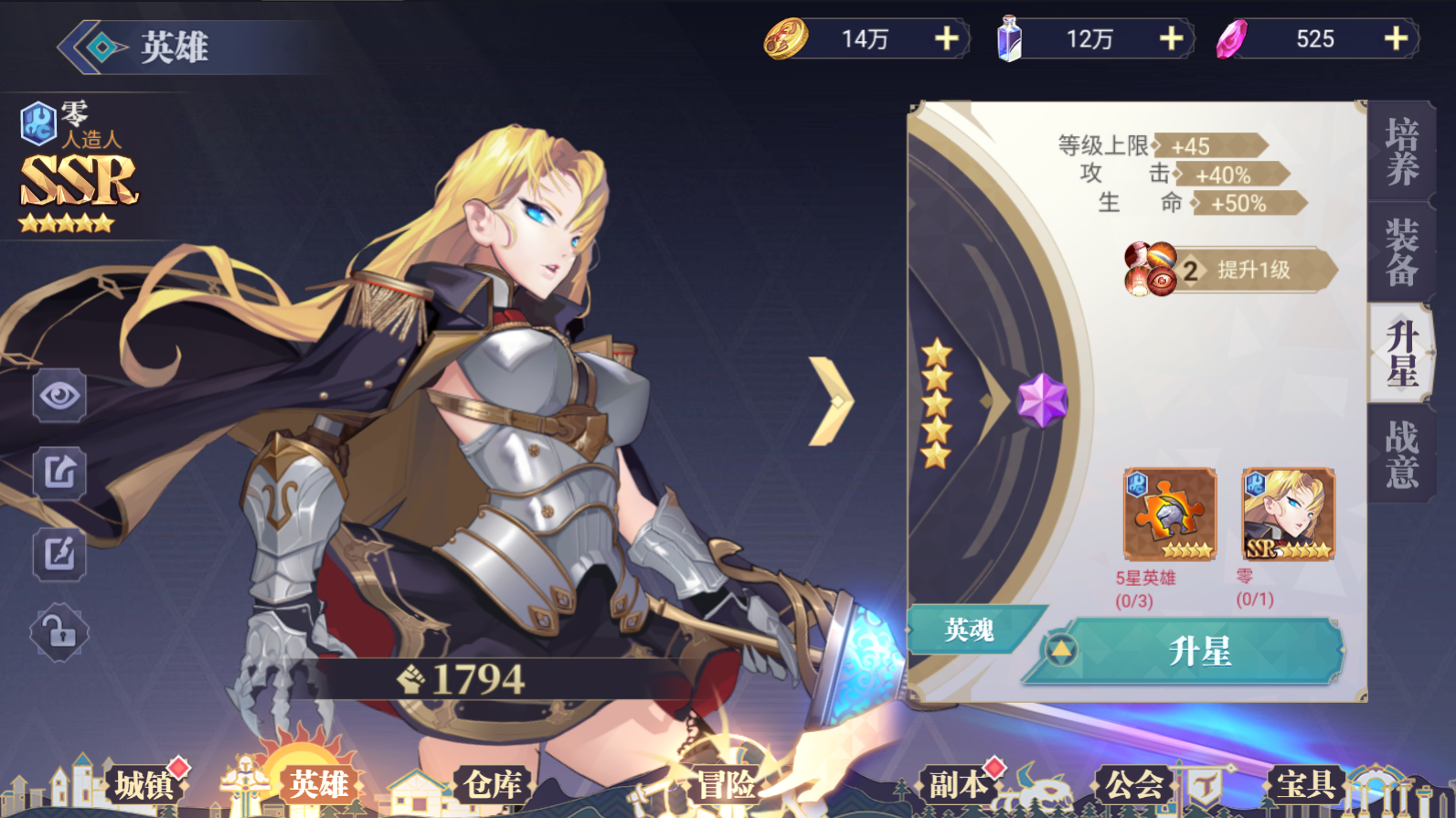Select the 5星英雄 puzzle material slot
This screenshot has width=1456, height=818.
[x=1169, y=515]
